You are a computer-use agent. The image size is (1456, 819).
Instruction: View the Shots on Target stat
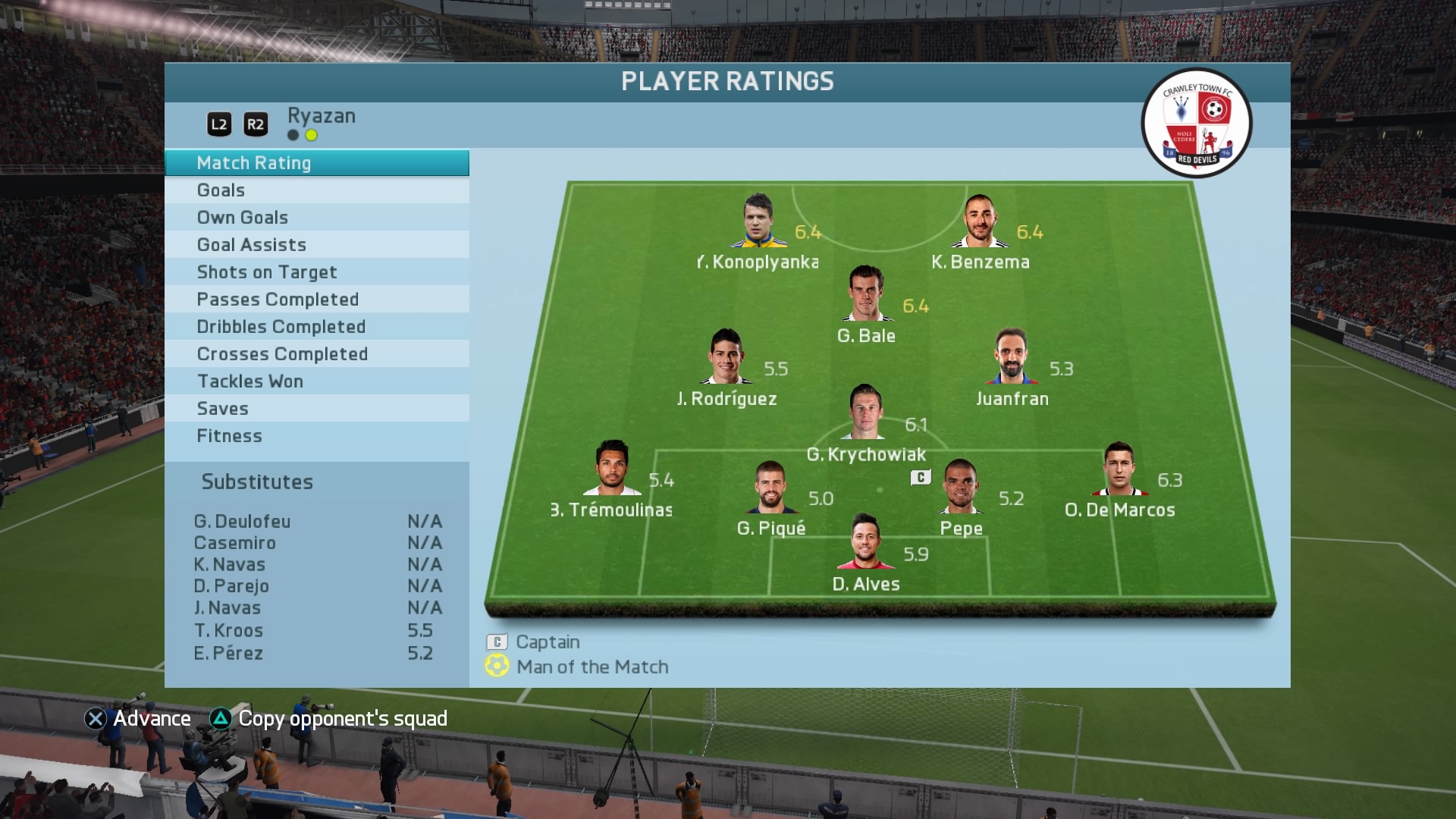tap(316, 272)
